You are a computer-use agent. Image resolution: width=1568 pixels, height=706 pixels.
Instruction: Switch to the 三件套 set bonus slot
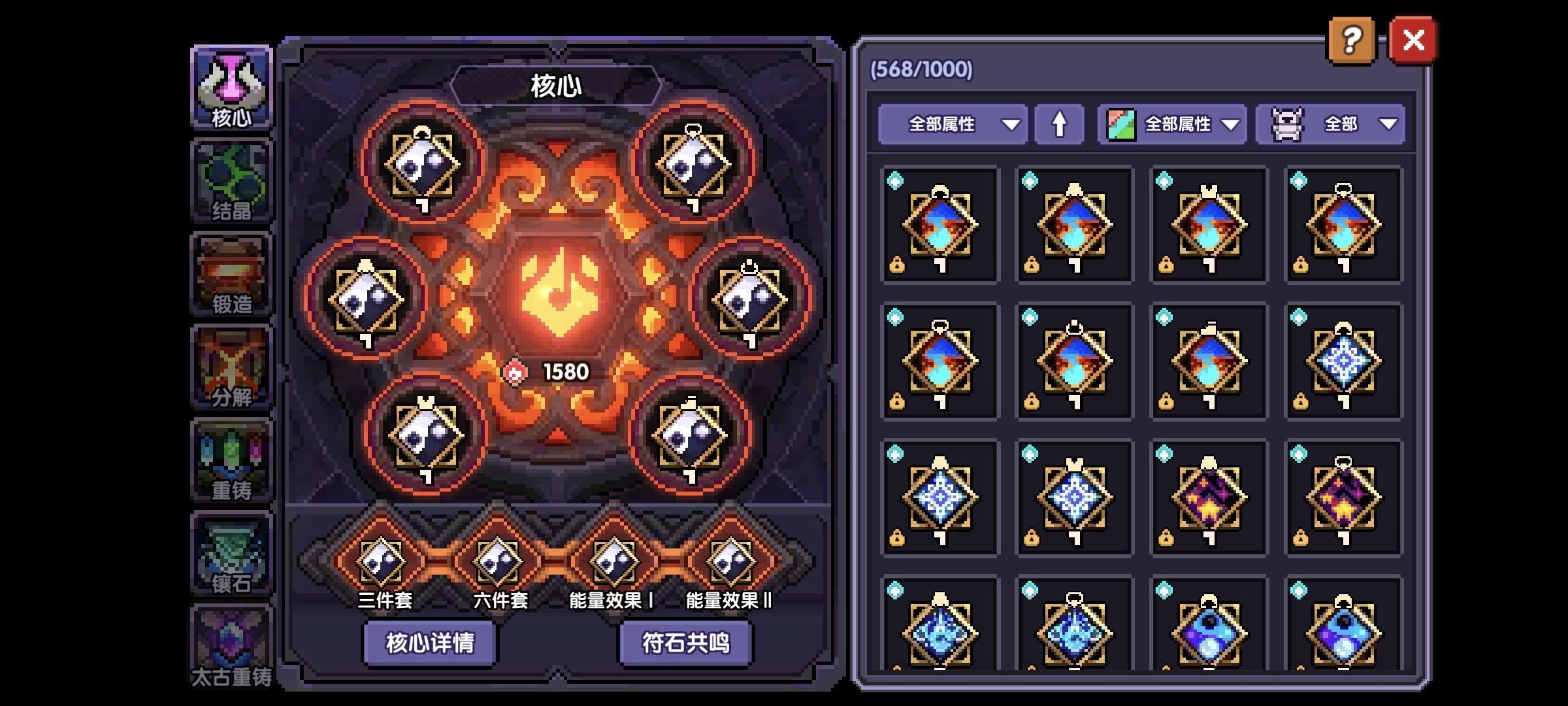click(x=380, y=561)
